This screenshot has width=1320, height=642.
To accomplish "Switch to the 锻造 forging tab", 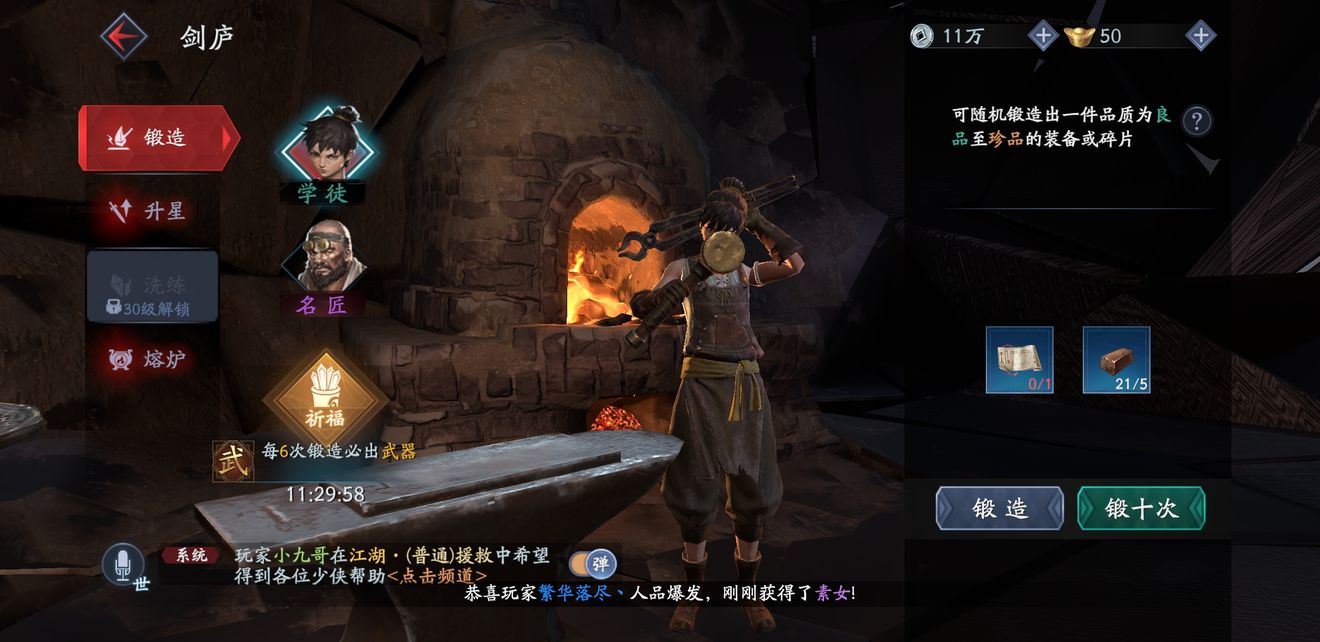I will click(158, 138).
